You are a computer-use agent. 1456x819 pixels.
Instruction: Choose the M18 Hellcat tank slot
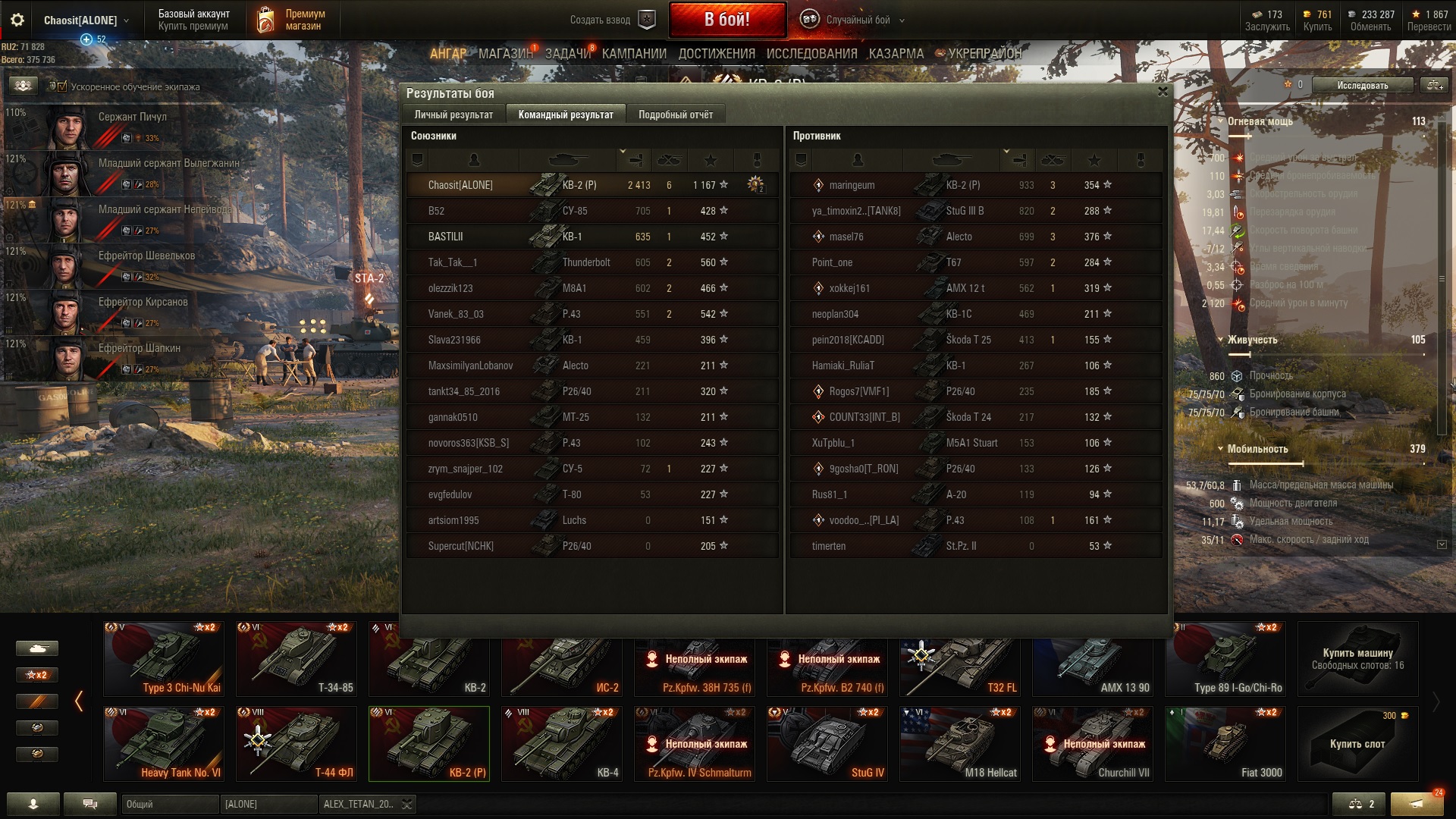tap(959, 743)
